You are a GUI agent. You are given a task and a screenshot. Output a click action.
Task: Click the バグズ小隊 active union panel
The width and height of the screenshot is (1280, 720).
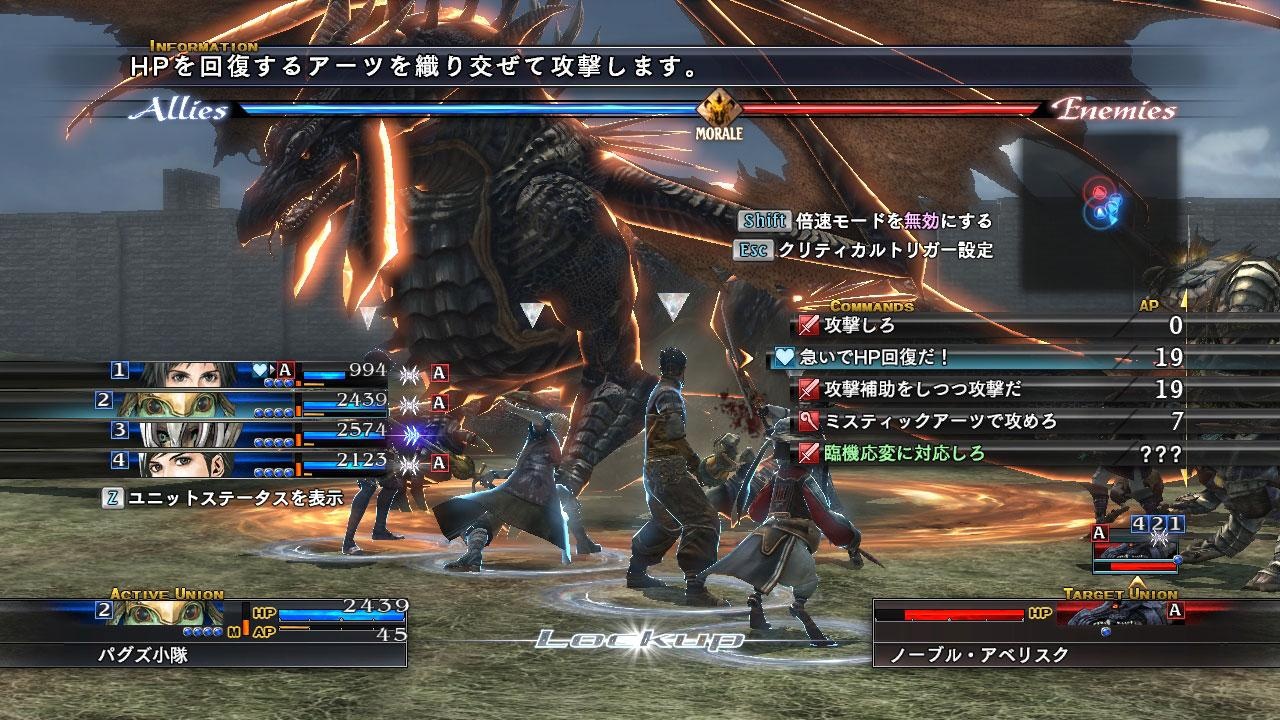pos(204,632)
